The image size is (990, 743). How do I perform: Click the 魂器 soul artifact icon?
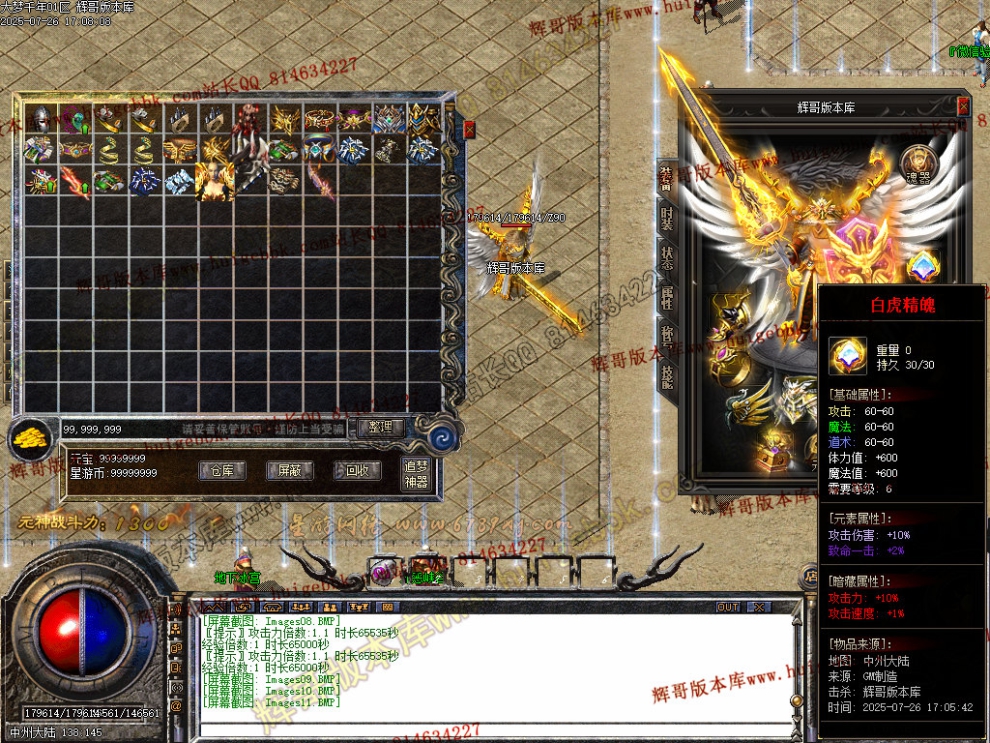[918, 163]
